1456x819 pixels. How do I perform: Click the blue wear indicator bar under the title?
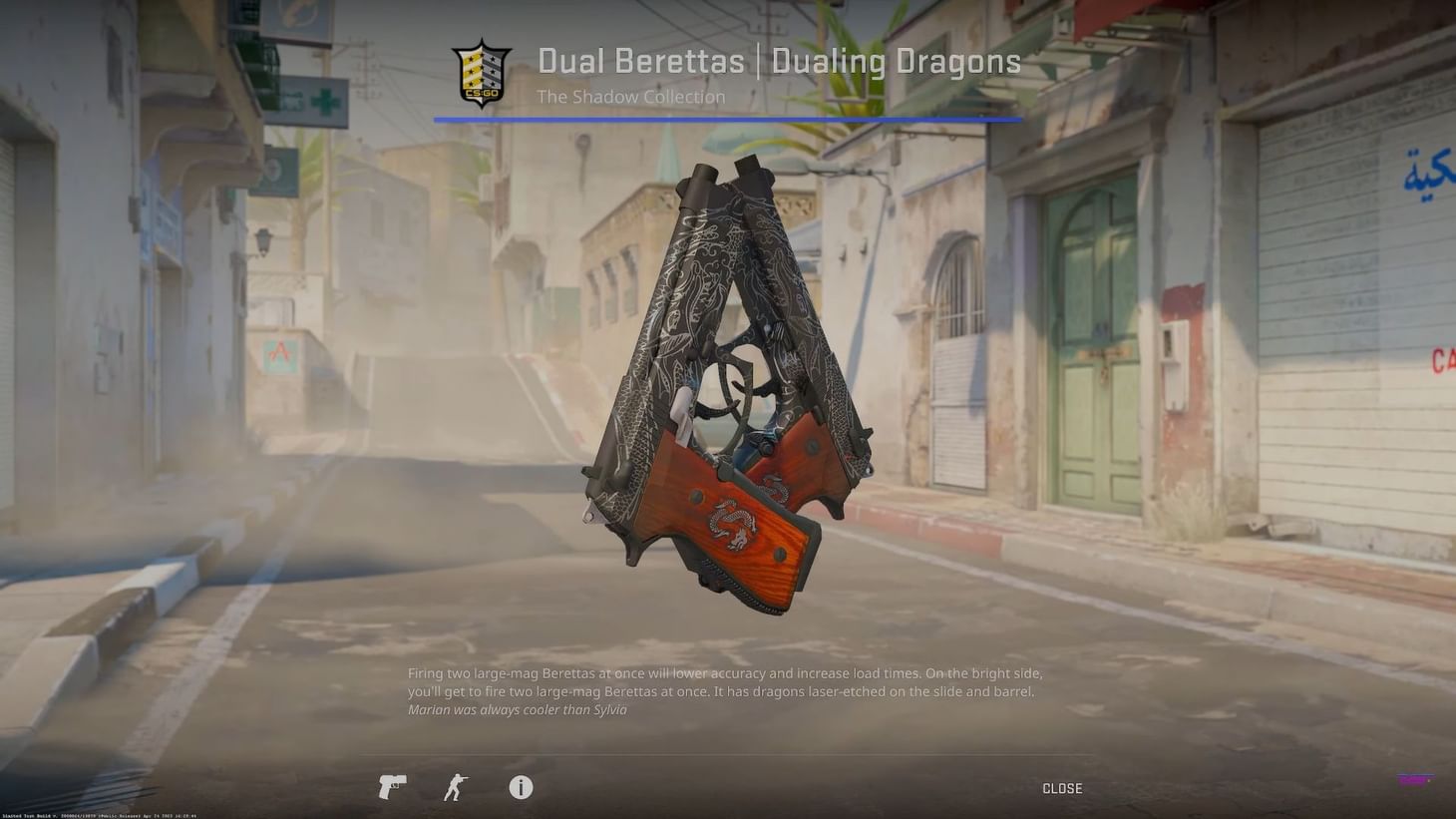pyautogui.click(x=727, y=119)
